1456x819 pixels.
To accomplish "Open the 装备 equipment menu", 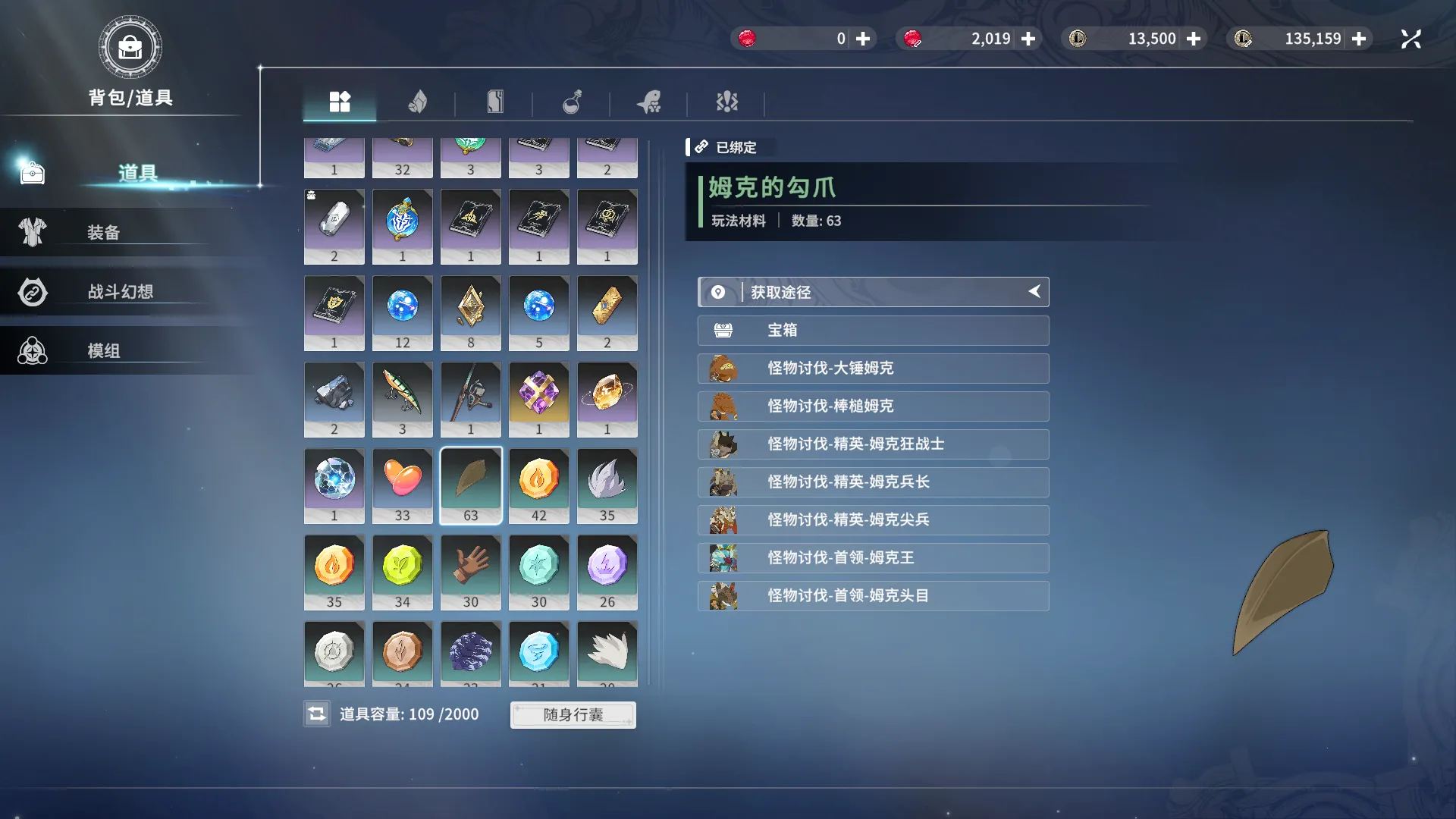I will pos(104,233).
